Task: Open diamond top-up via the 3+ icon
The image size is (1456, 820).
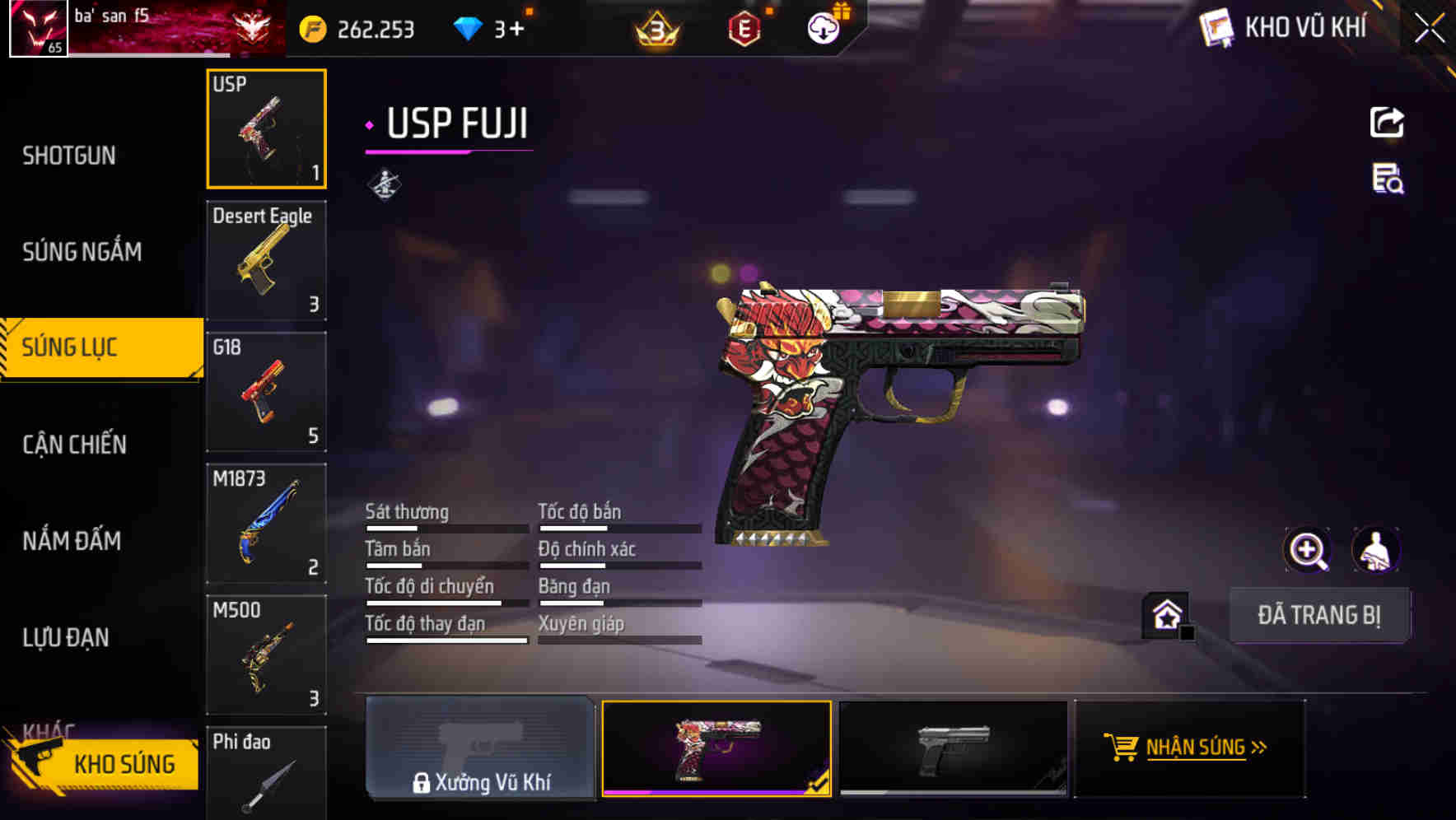Action: pyautogui.click(x=467, y=27)
